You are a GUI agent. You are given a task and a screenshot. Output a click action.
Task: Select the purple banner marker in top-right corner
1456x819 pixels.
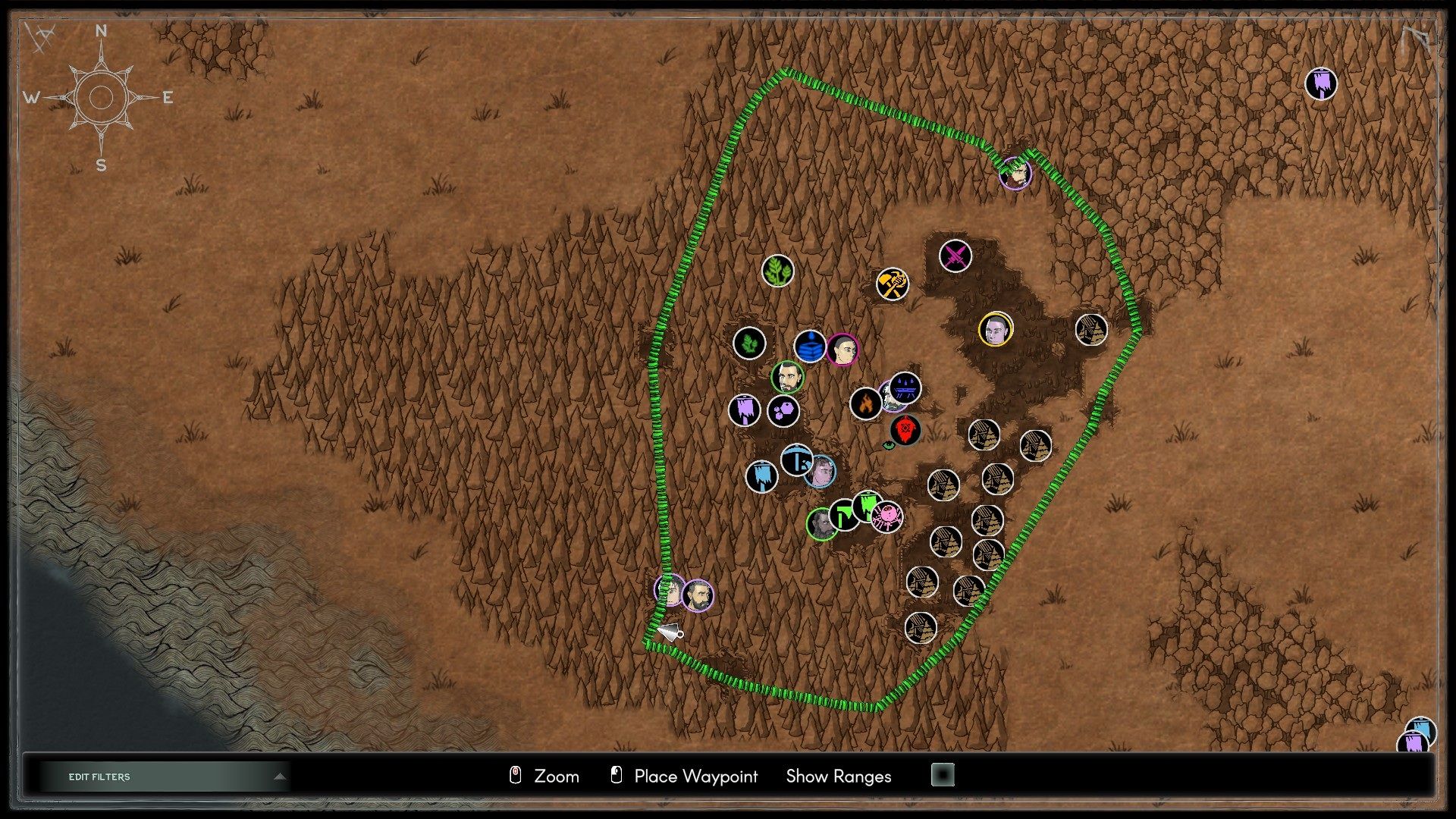1321,83
